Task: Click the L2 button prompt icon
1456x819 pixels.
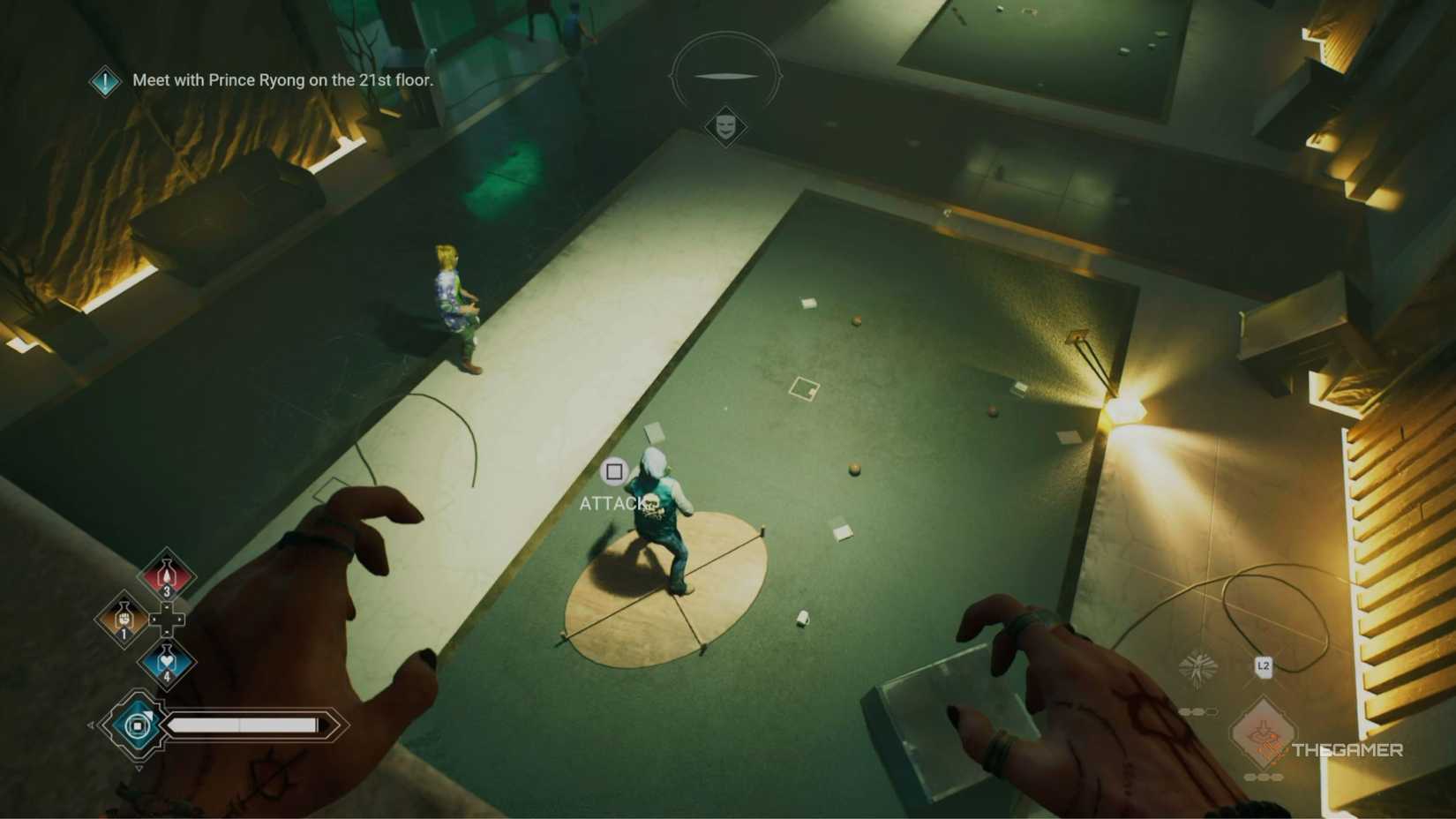Action: 1264,666
